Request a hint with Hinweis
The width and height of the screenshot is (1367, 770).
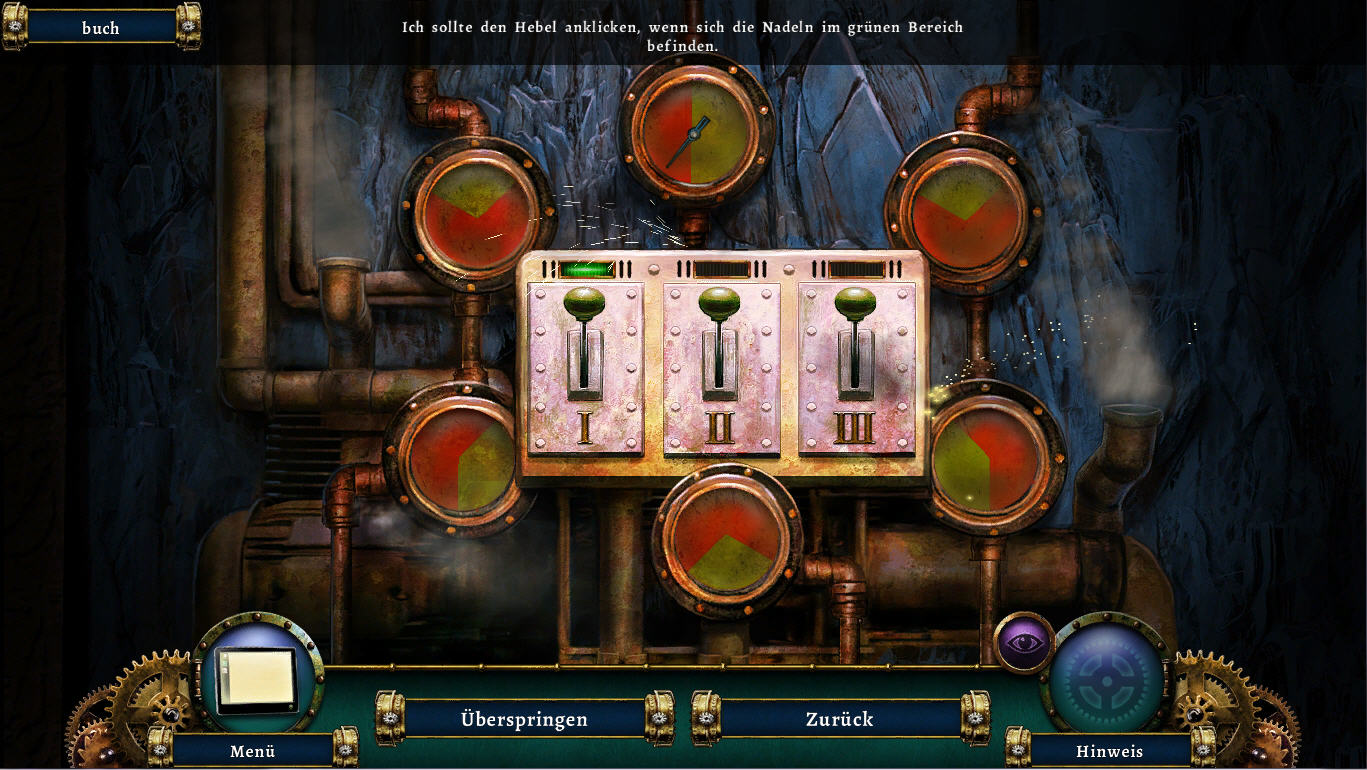pyautogui.click(x=1109, y=751)
